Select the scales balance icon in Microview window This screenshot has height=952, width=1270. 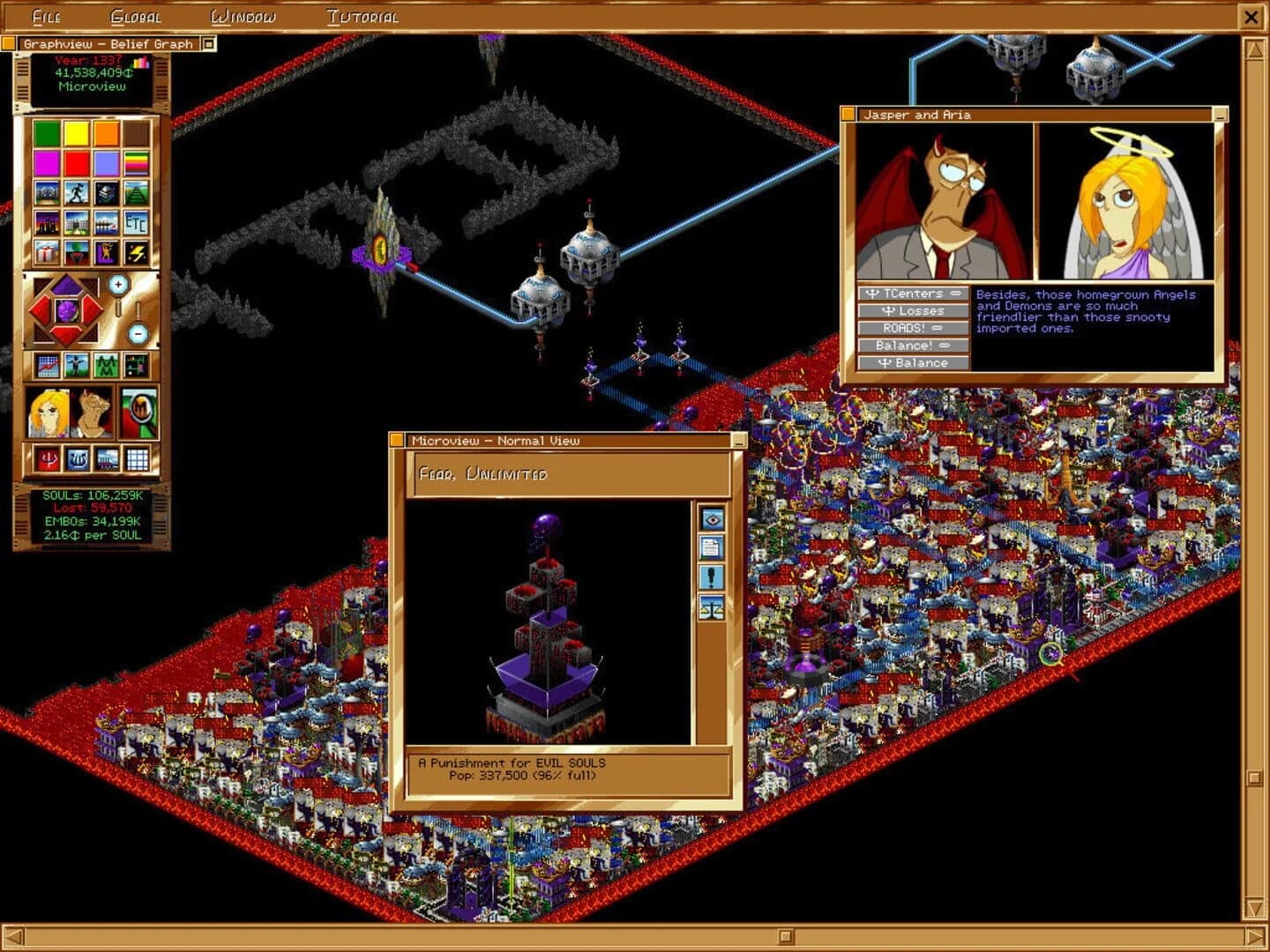[x=712, y=606]
